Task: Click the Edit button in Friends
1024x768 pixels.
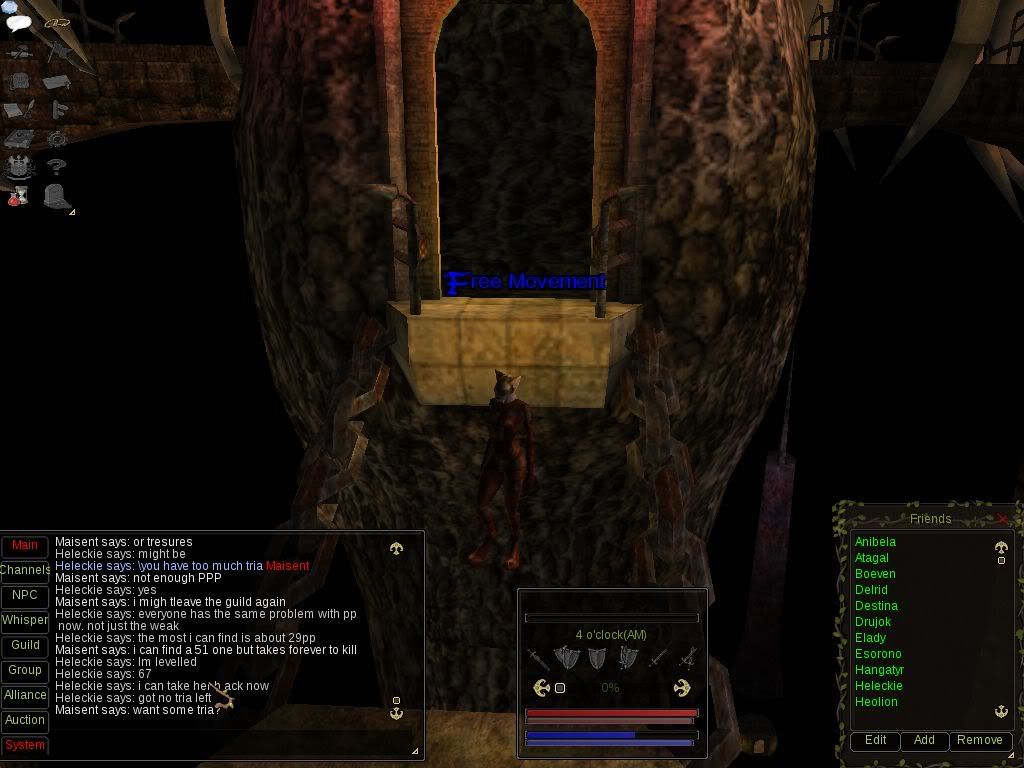Action: click(875, 741)
